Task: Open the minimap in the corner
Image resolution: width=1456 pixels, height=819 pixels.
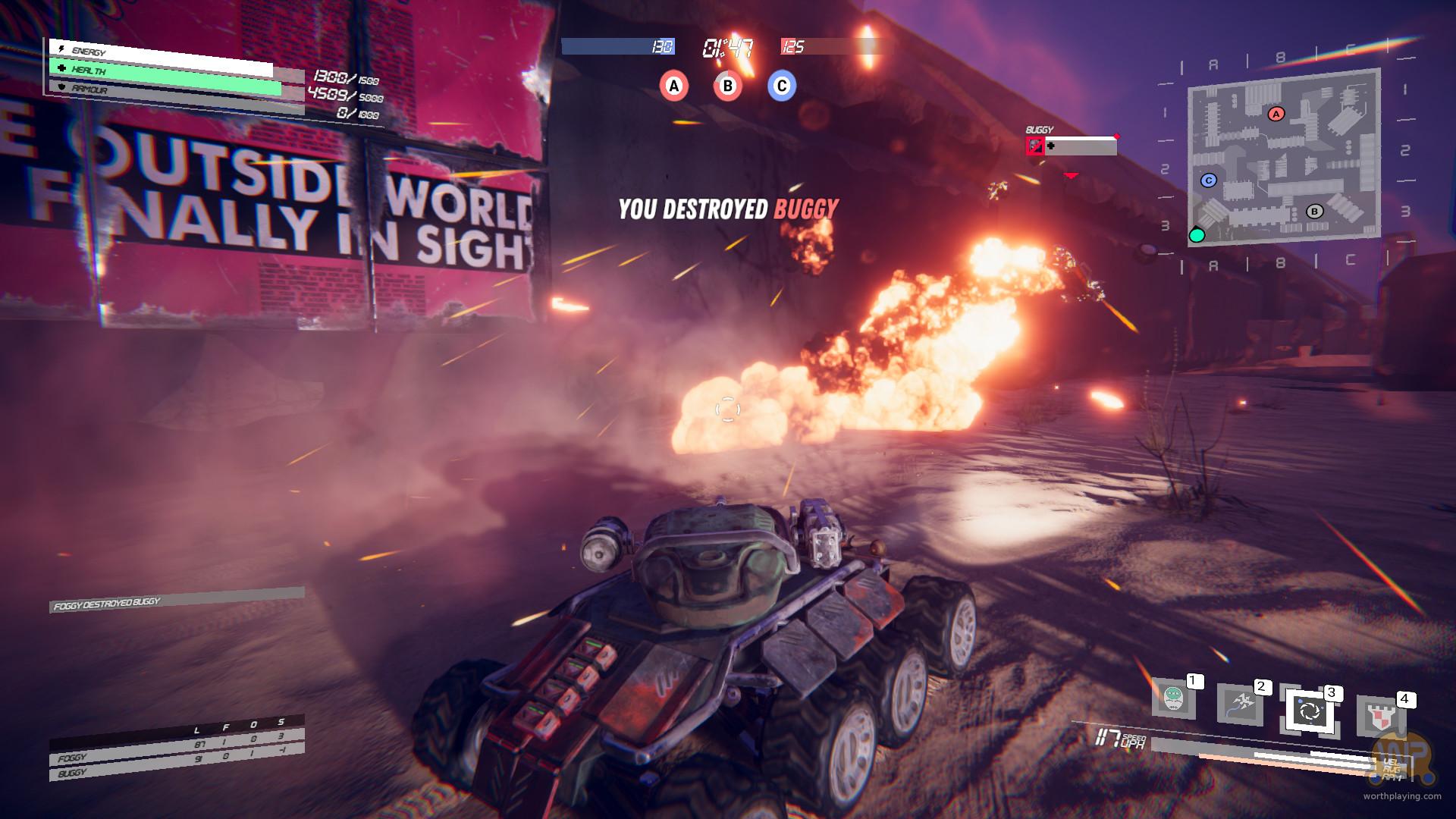Action: (1284, 157)
